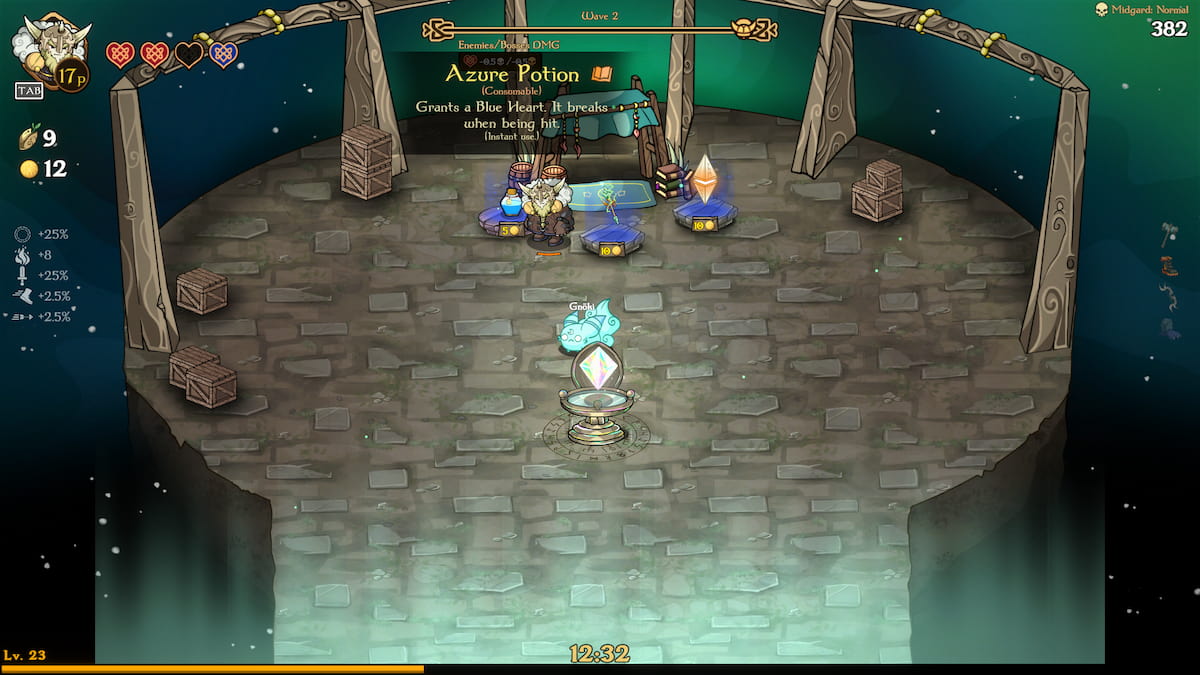This screenshot has height=675, width=1200.
Task: Select the hammer item icon
Action: pos(1170,234)
